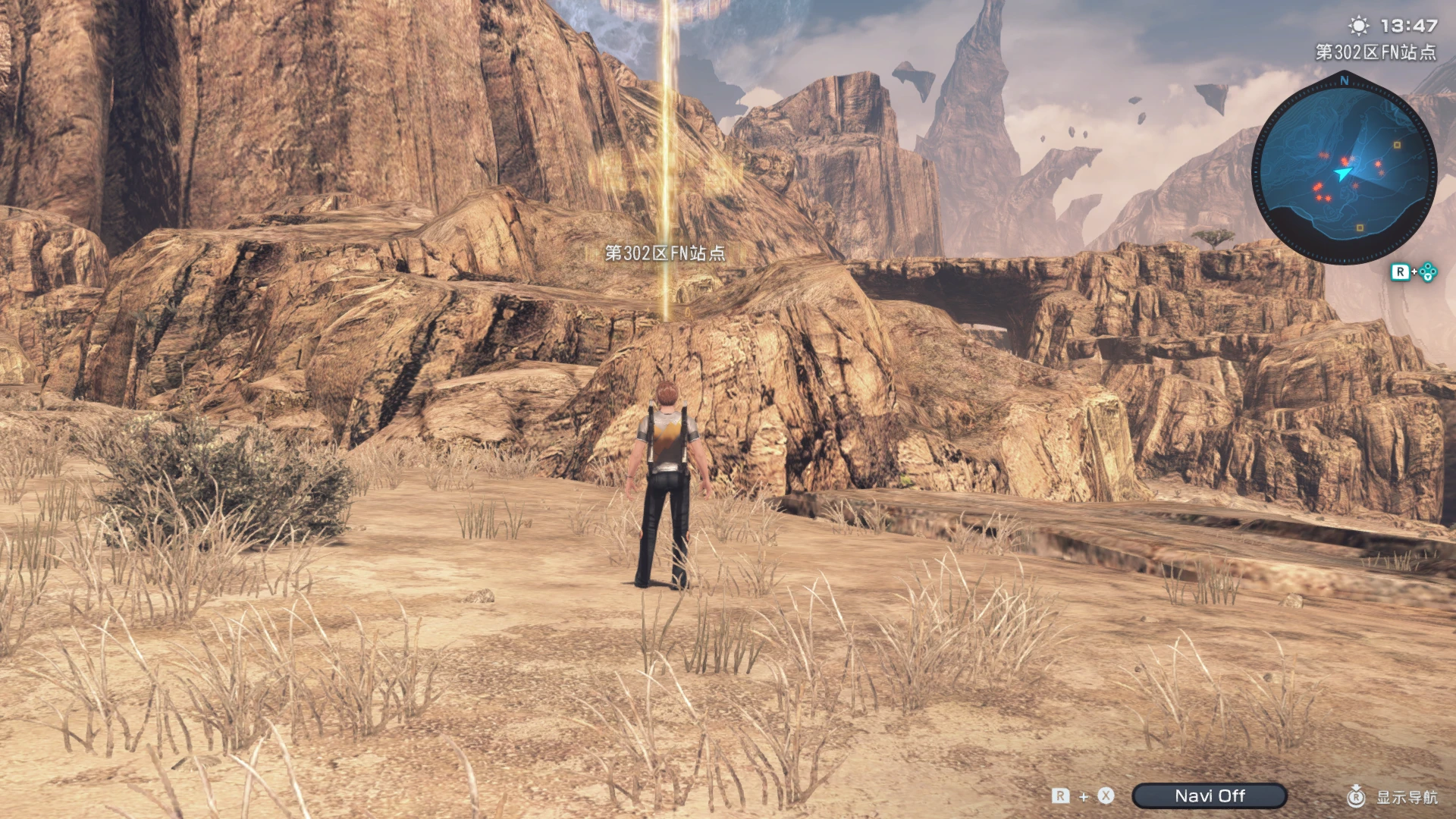Viewport: 1456px width, 819px height.
Task: Click the N compass marker atop the minimap
Action: pyautogui.click(x=1344, y=80)
